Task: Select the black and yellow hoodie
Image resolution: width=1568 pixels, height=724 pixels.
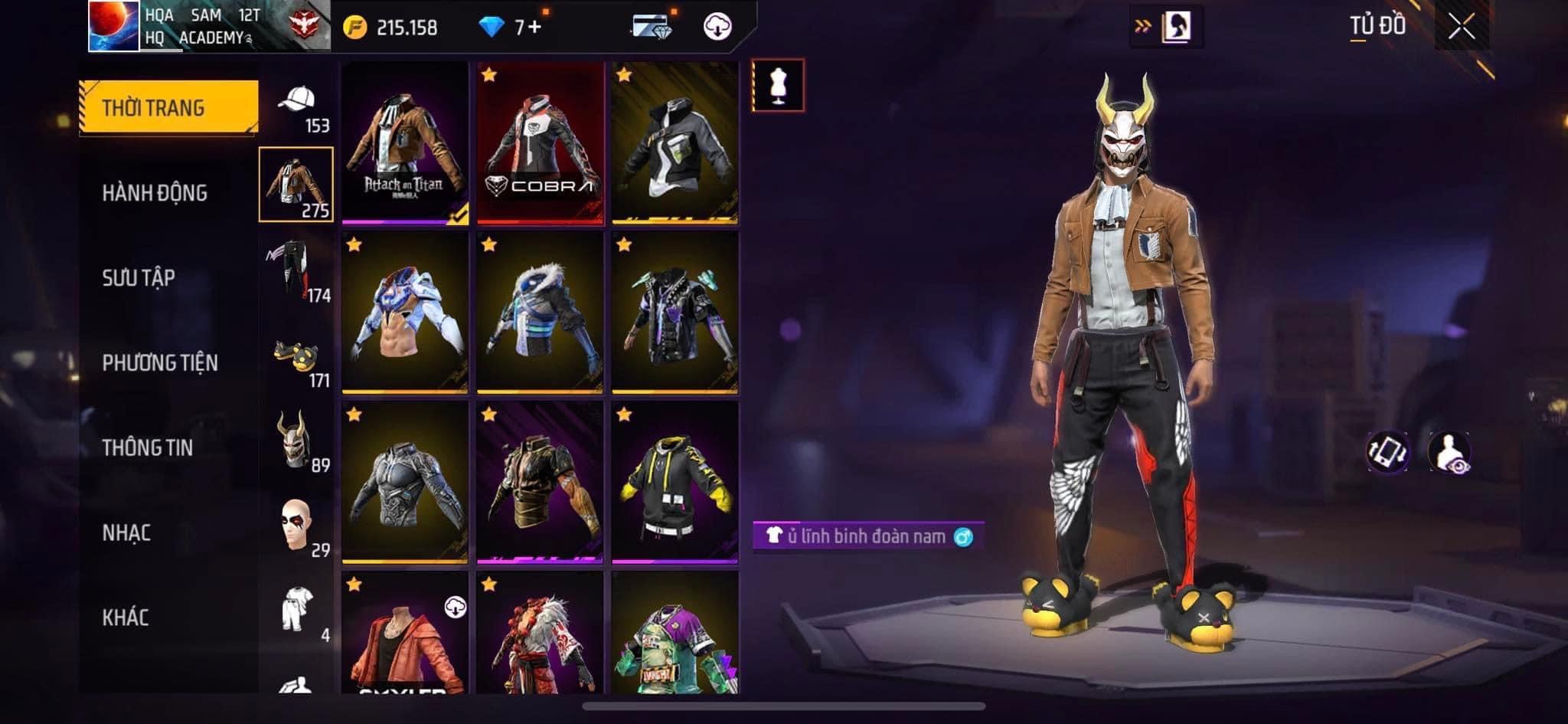Action: 675,483
